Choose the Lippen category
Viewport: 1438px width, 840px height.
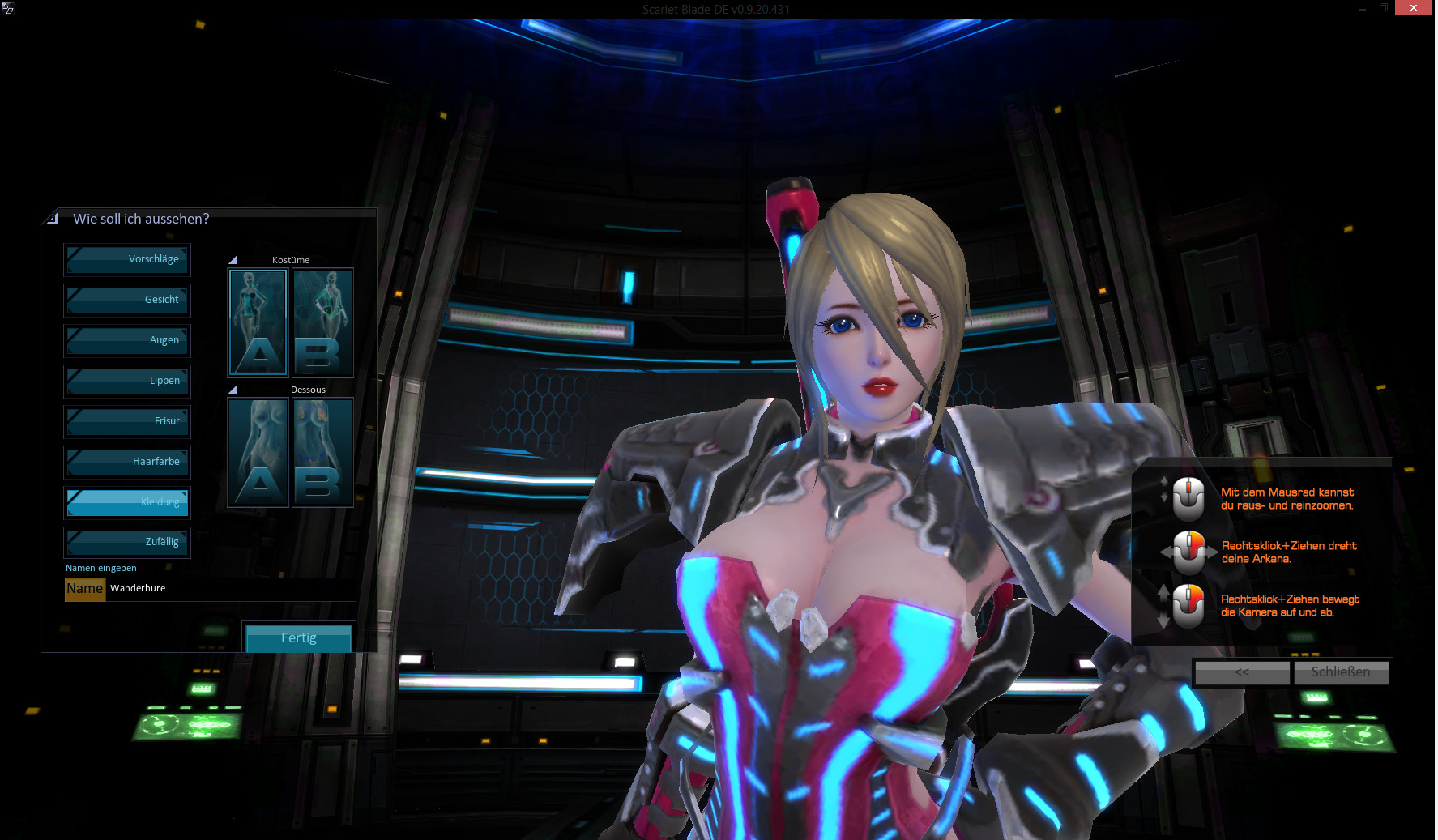(127, 382)
